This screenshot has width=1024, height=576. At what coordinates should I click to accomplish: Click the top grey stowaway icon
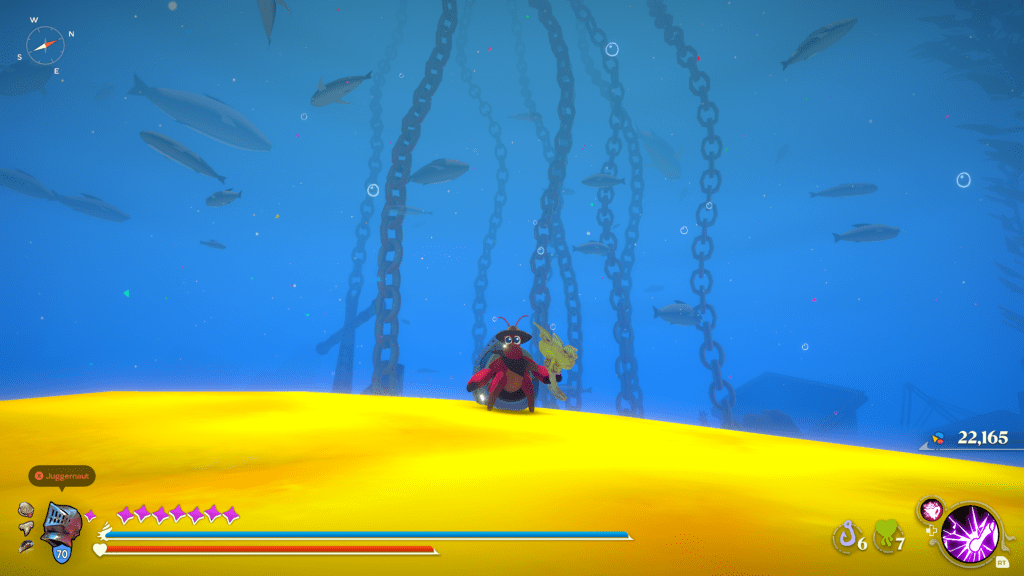(x=26, y=509)
